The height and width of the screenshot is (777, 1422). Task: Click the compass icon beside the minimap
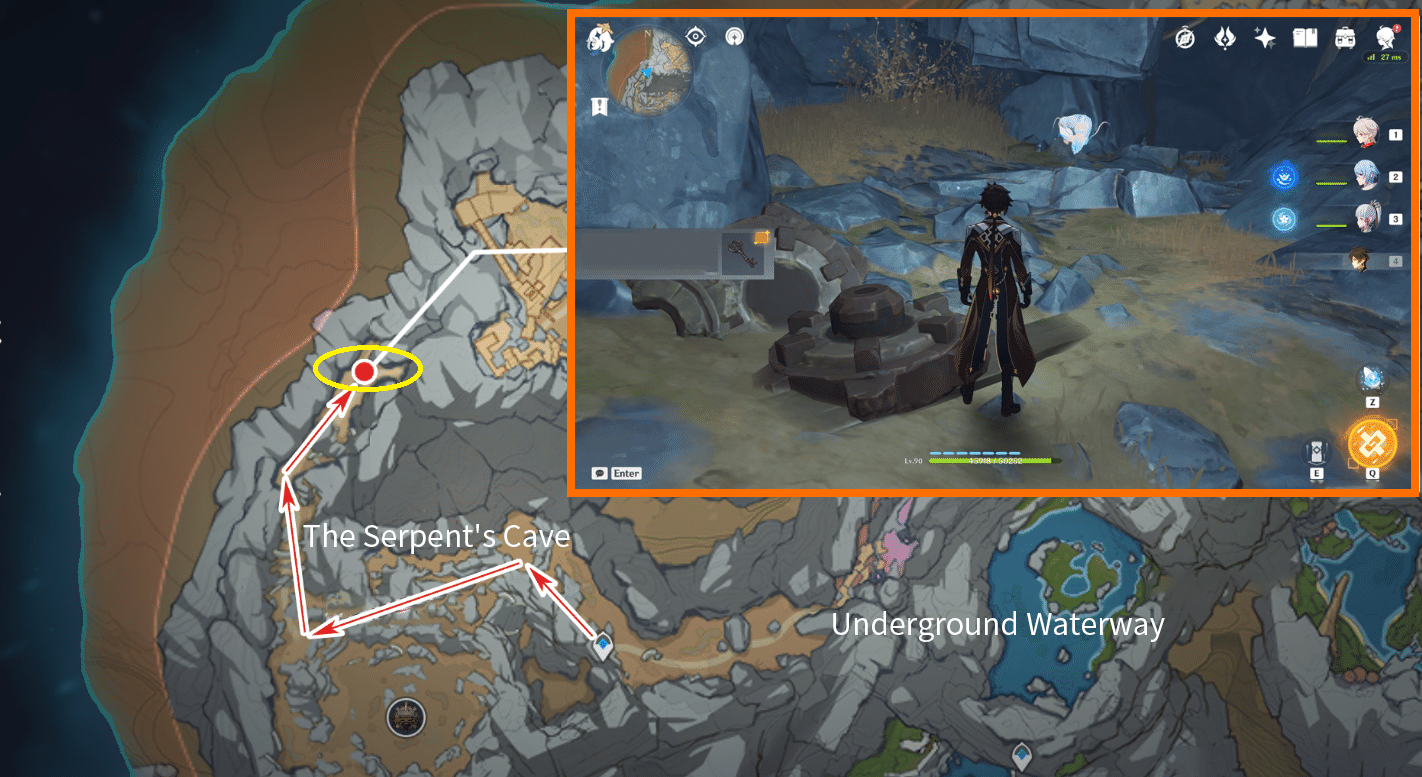pos(694,36)
